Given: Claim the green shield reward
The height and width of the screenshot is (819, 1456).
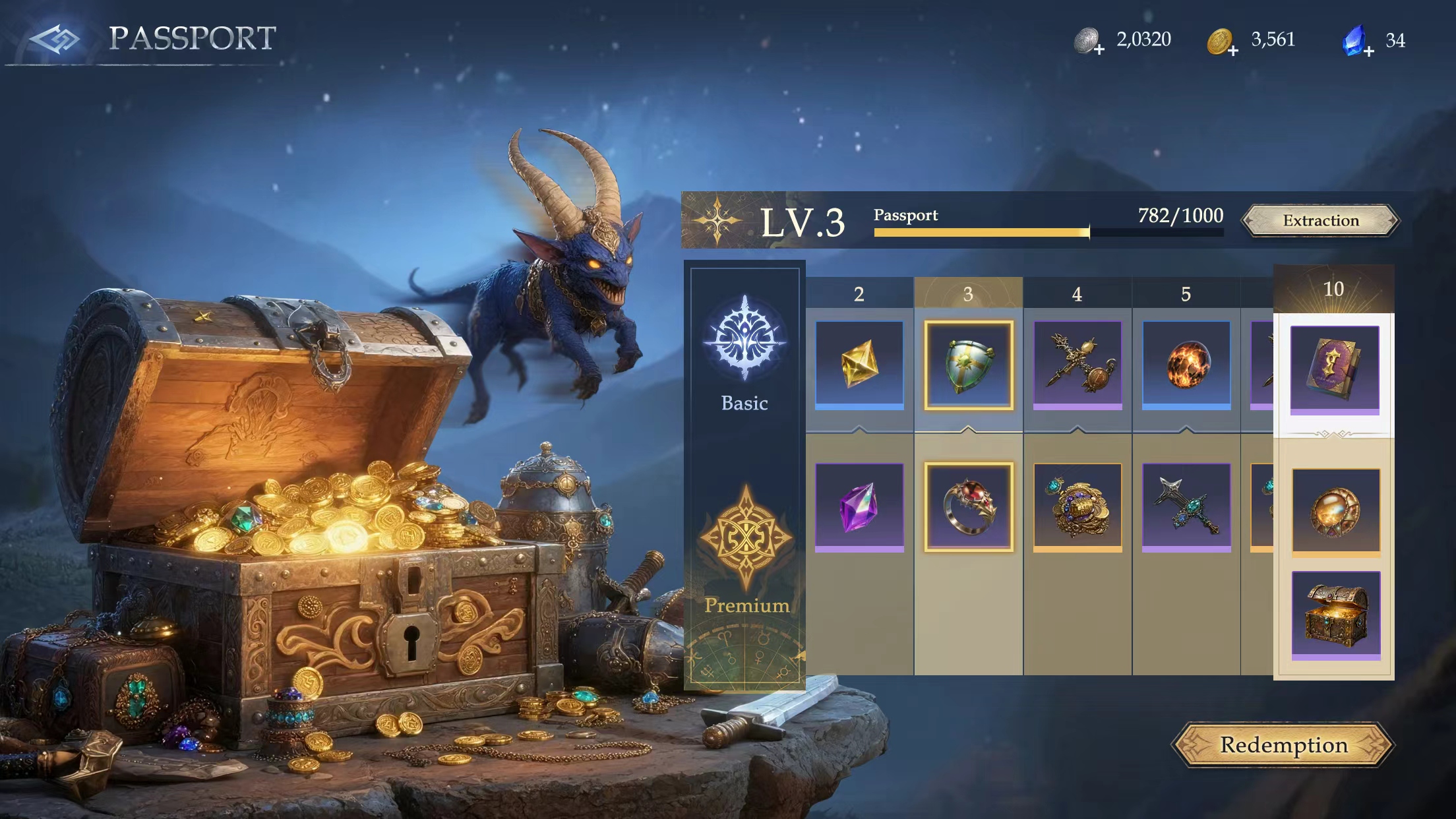Looking at the screenshot, I should pyautogui.click(x=968, y=365).
